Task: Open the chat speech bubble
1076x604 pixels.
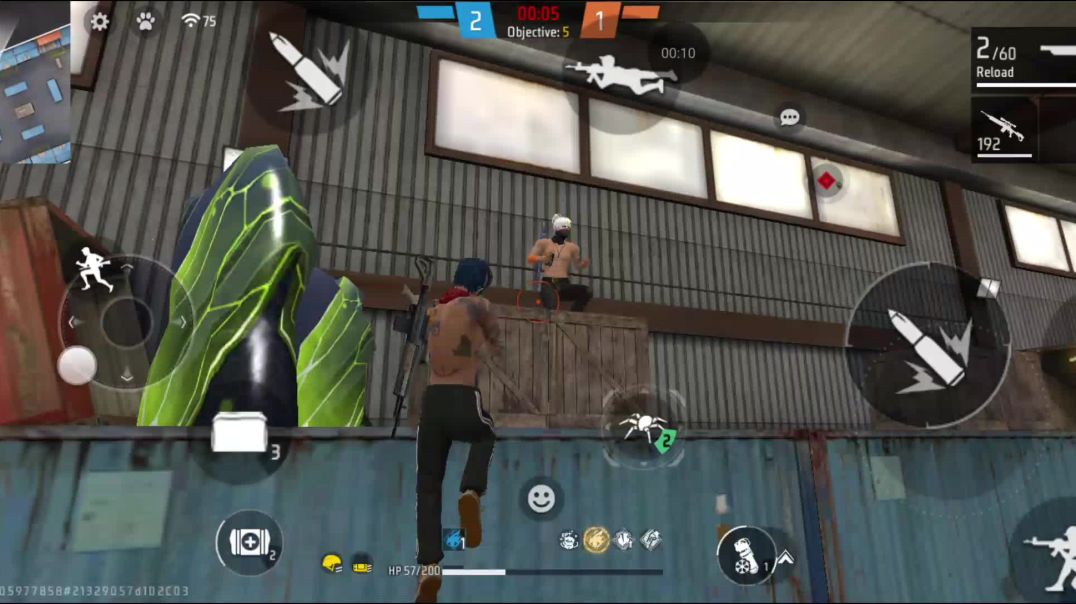Action: pyautogui.click(x=790, y=118)
